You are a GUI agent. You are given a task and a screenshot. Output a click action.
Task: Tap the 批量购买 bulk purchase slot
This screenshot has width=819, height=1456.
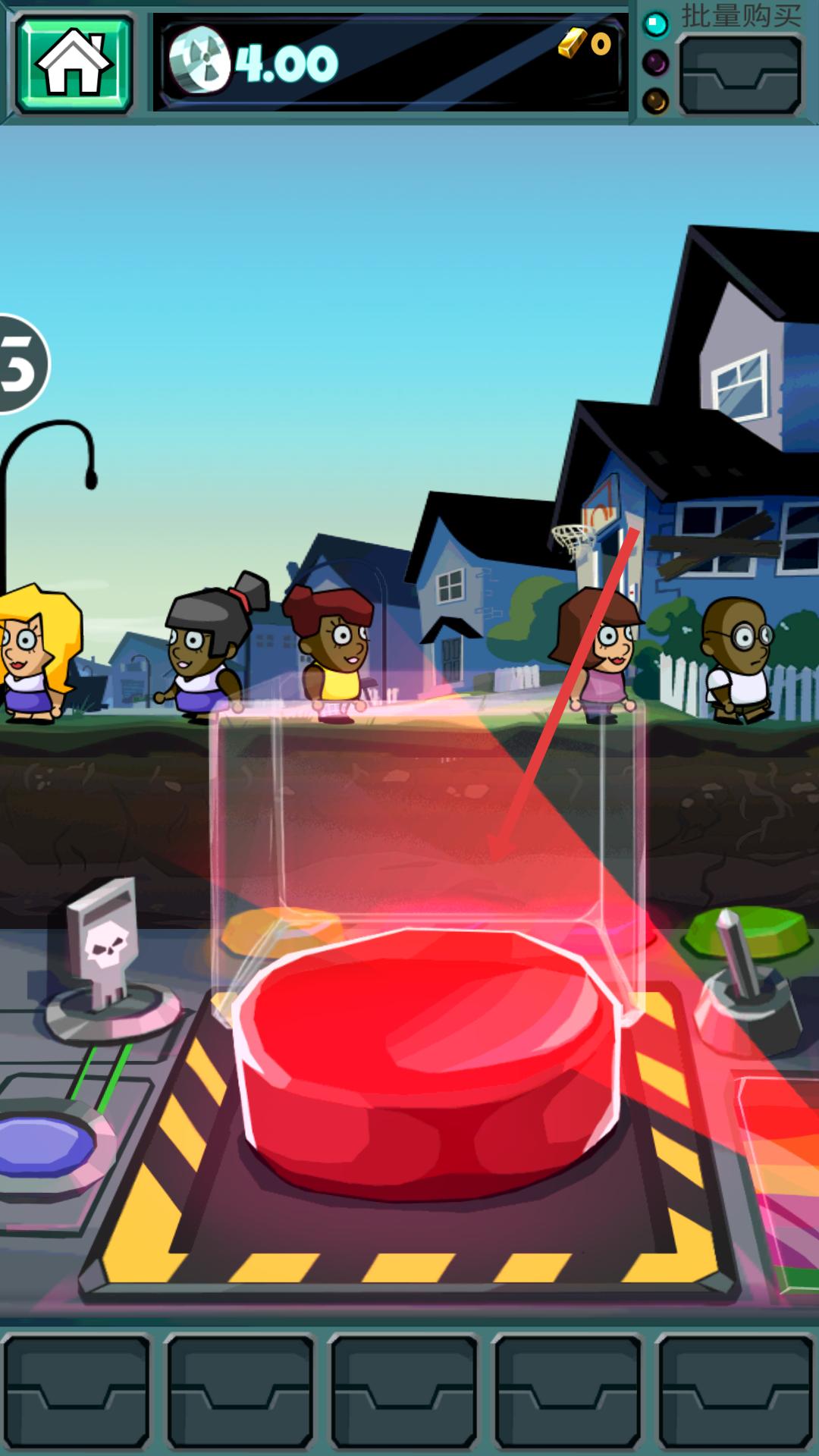click(x=739, y=75)
